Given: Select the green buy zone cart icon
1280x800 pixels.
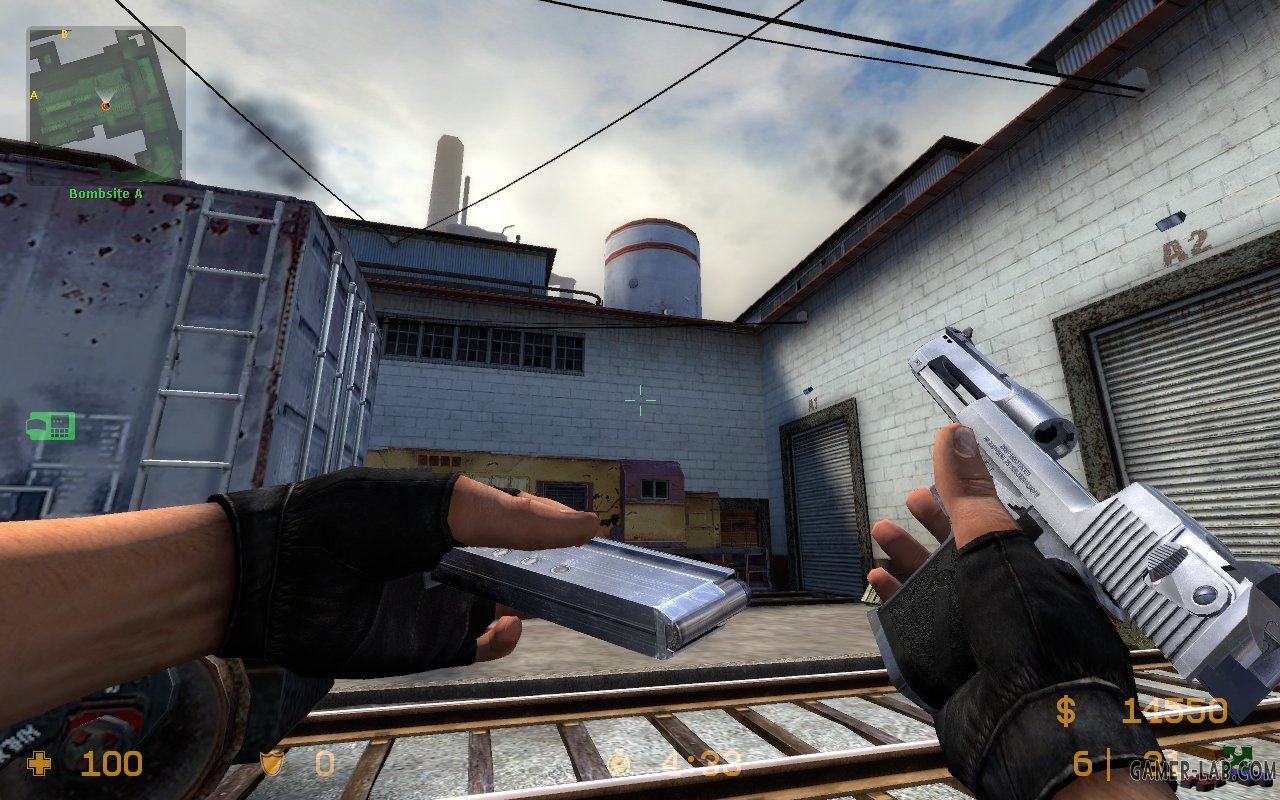Looking at the screenshot, I should click(x=51, y=426).
